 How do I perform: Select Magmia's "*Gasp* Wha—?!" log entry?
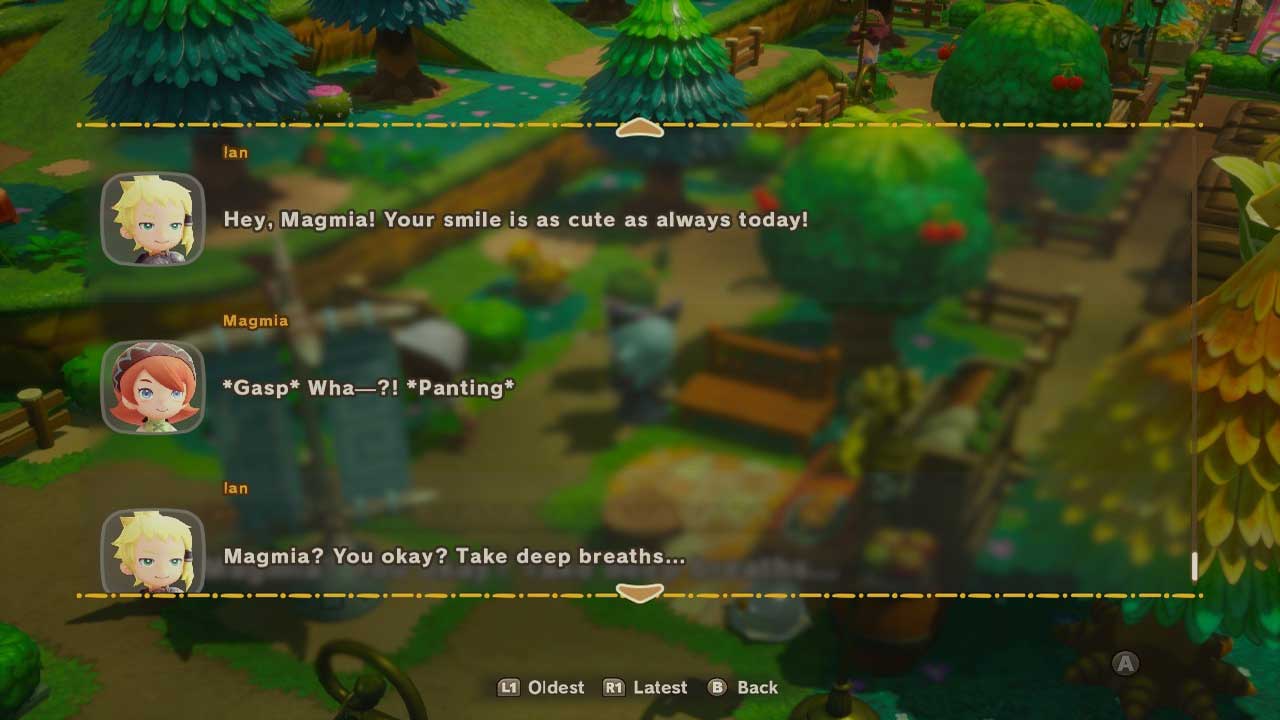tap(368, 388)
